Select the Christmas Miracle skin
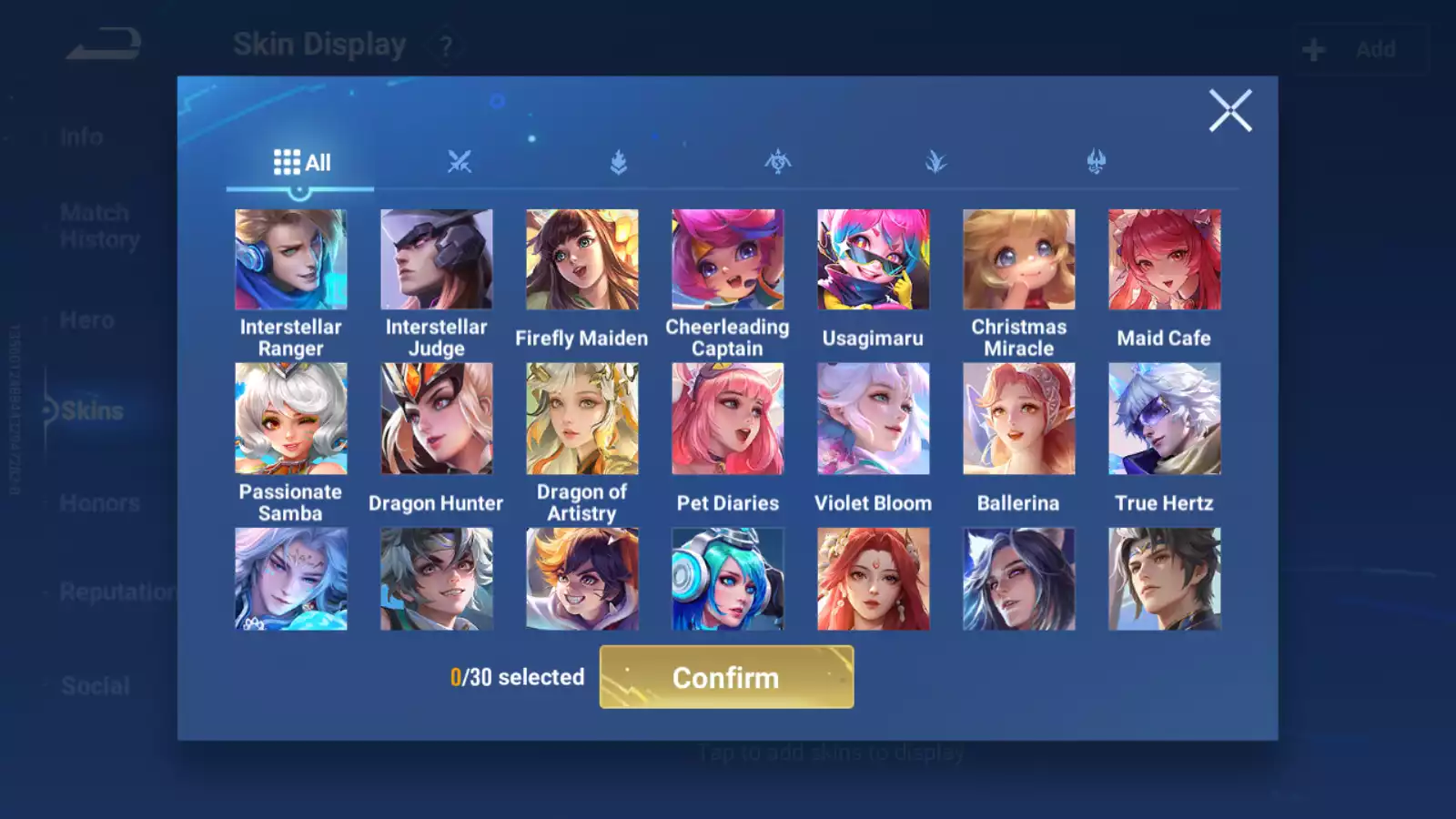The height and width of the screenshot is (819, 1456). click(1018, 260)
